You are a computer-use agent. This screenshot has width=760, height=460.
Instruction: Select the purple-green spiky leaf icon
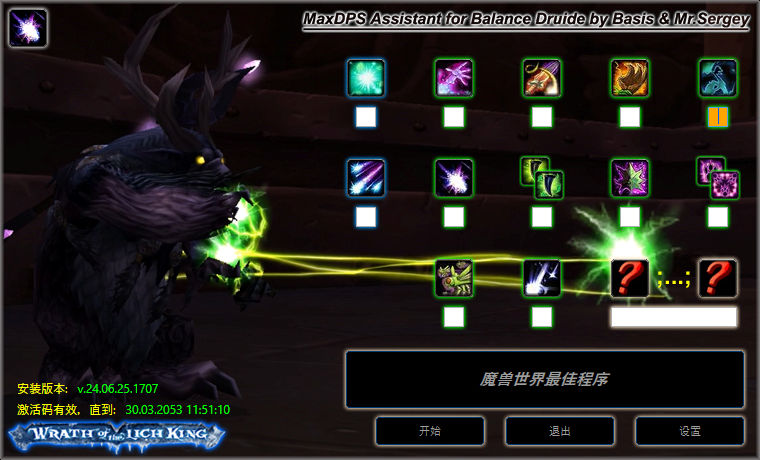pos(630,178)
